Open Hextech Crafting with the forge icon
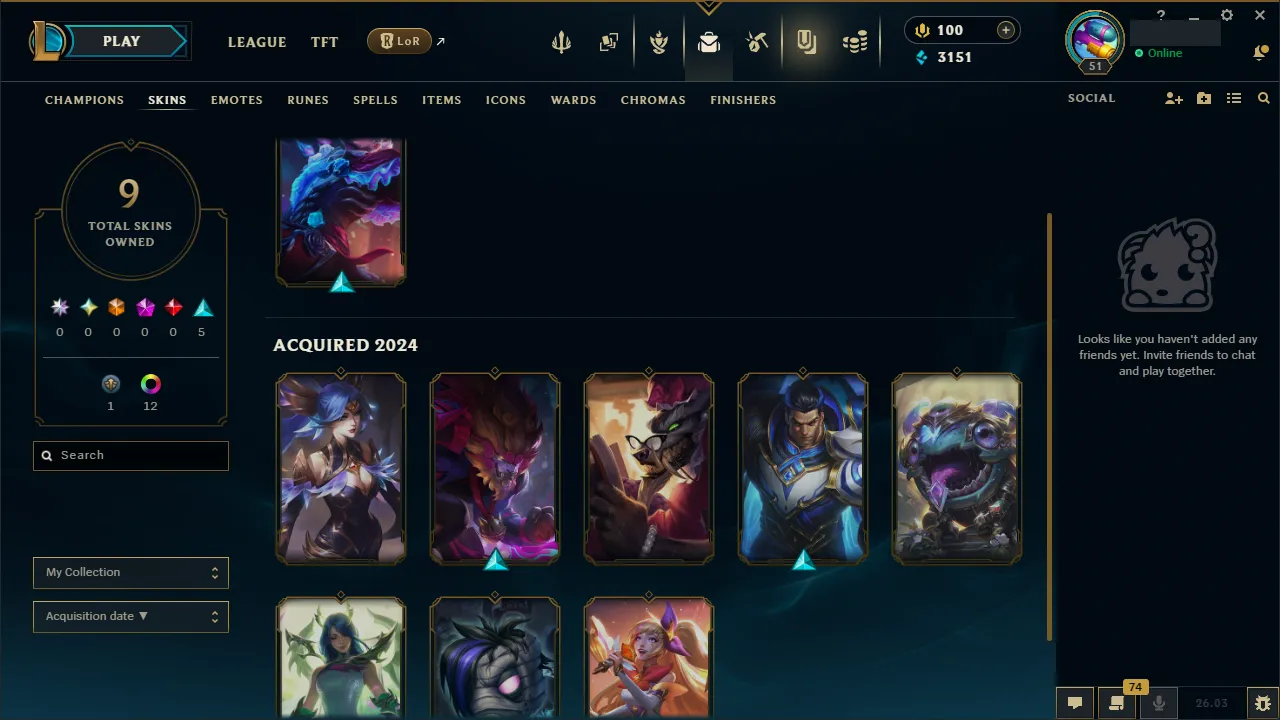This screenshot has width=1280, height=720. click(x=757, y=41)
